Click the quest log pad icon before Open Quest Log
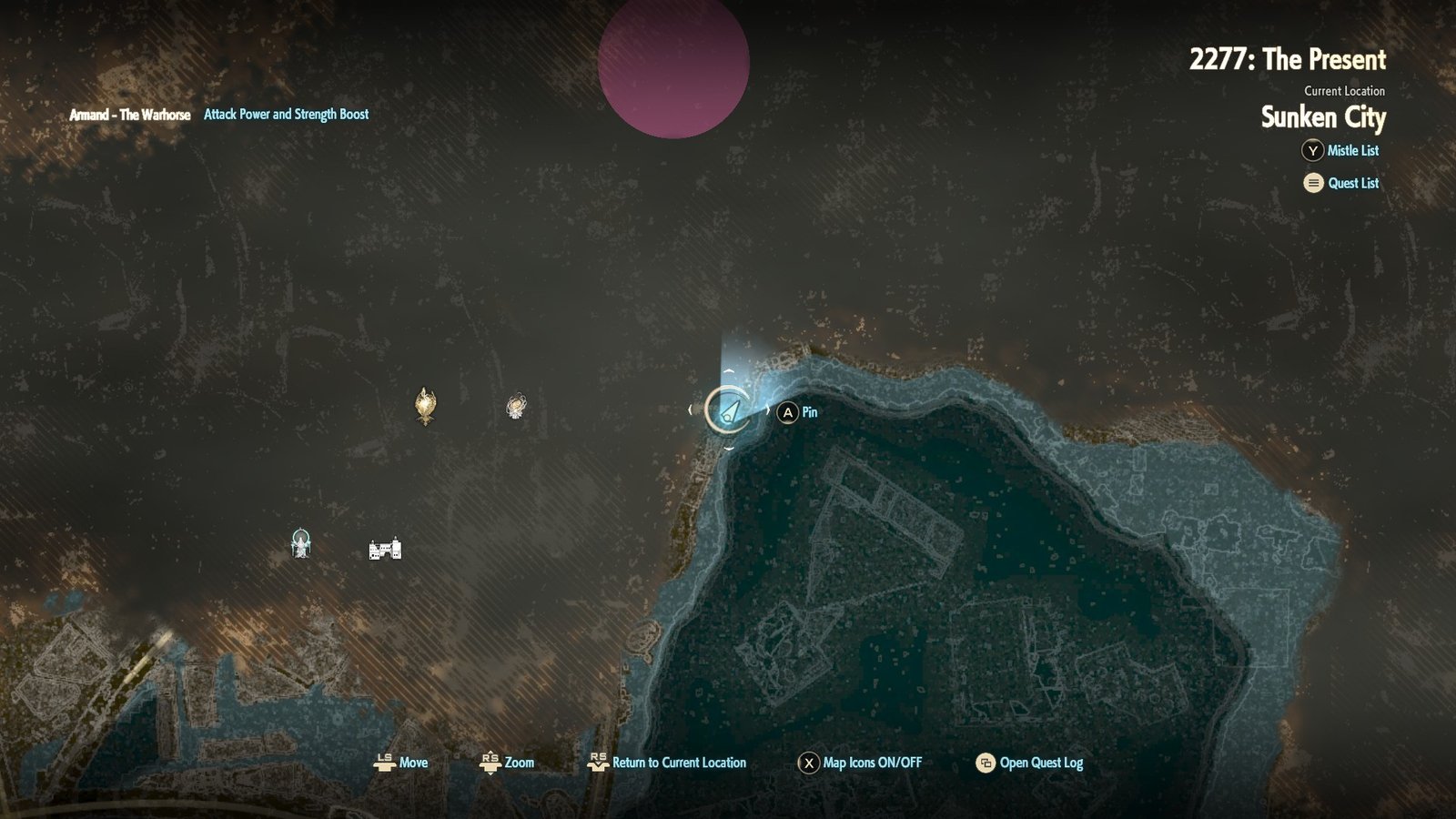 [983, 763]
